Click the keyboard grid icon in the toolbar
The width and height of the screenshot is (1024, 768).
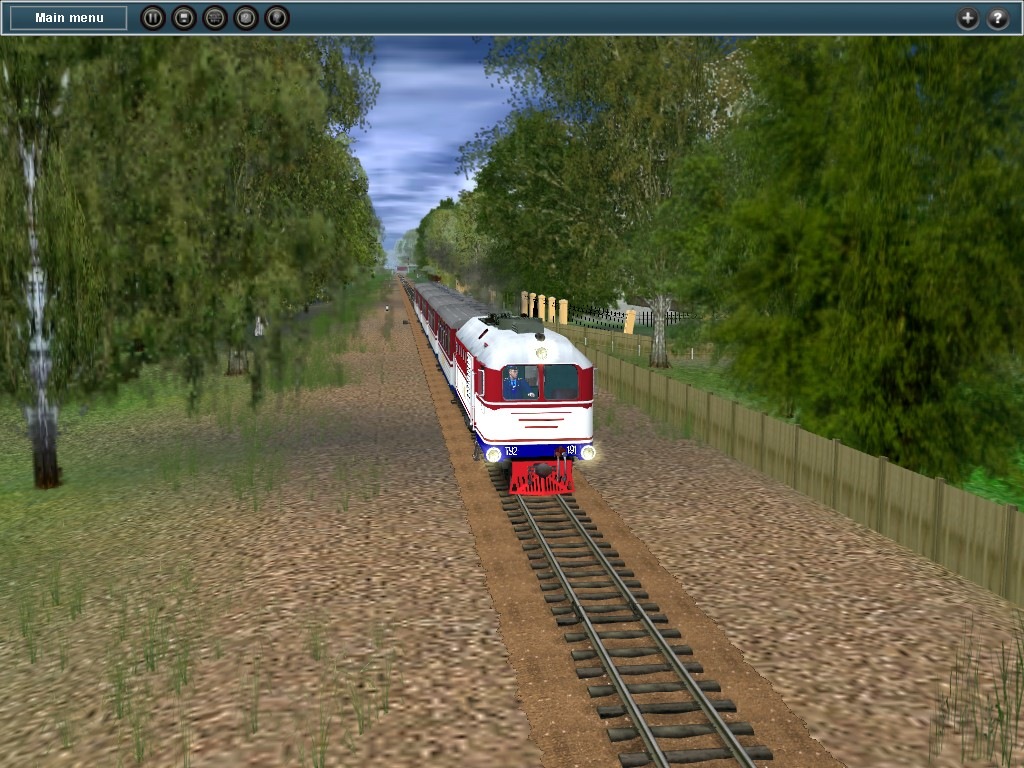[214, 18]
